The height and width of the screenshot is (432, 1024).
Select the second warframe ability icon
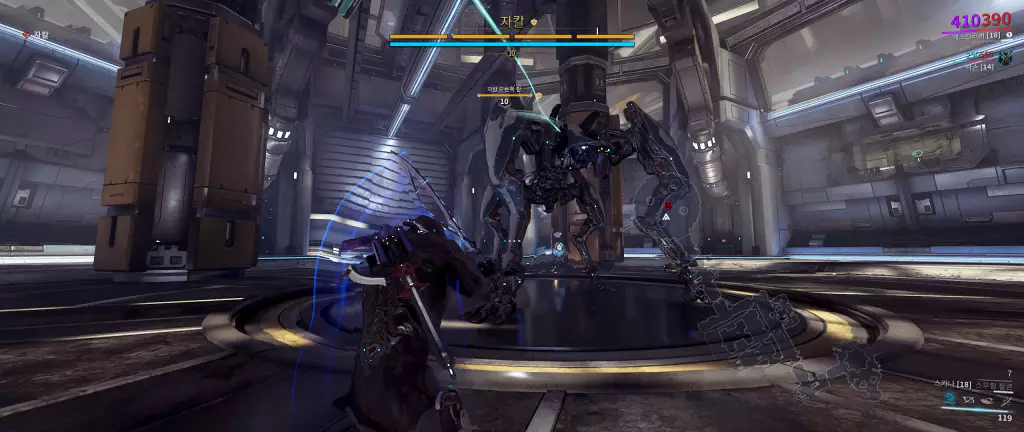[x=968, y=398]
